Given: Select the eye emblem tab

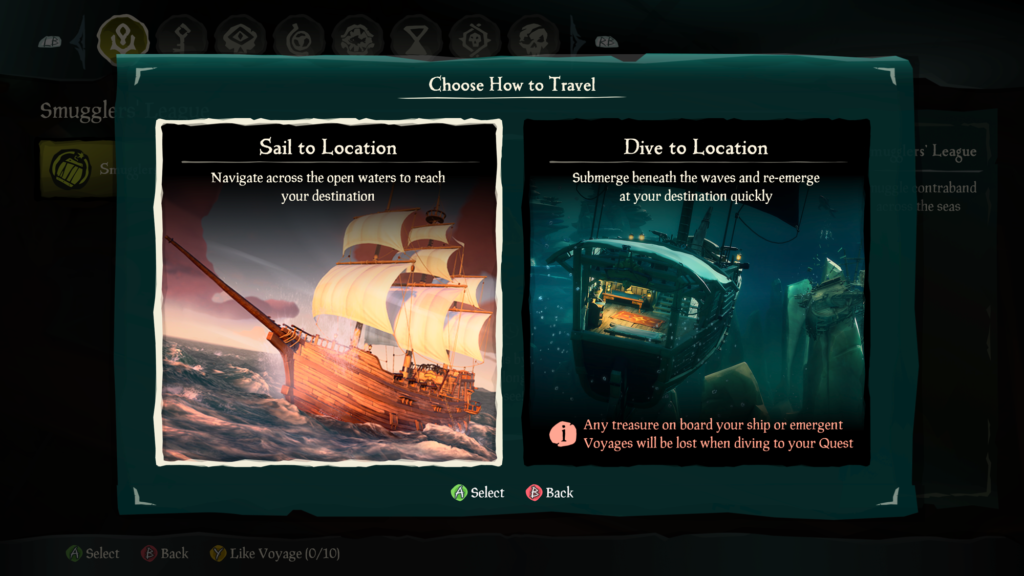Looking at the screenshot, I should click(x=240, y=38).
